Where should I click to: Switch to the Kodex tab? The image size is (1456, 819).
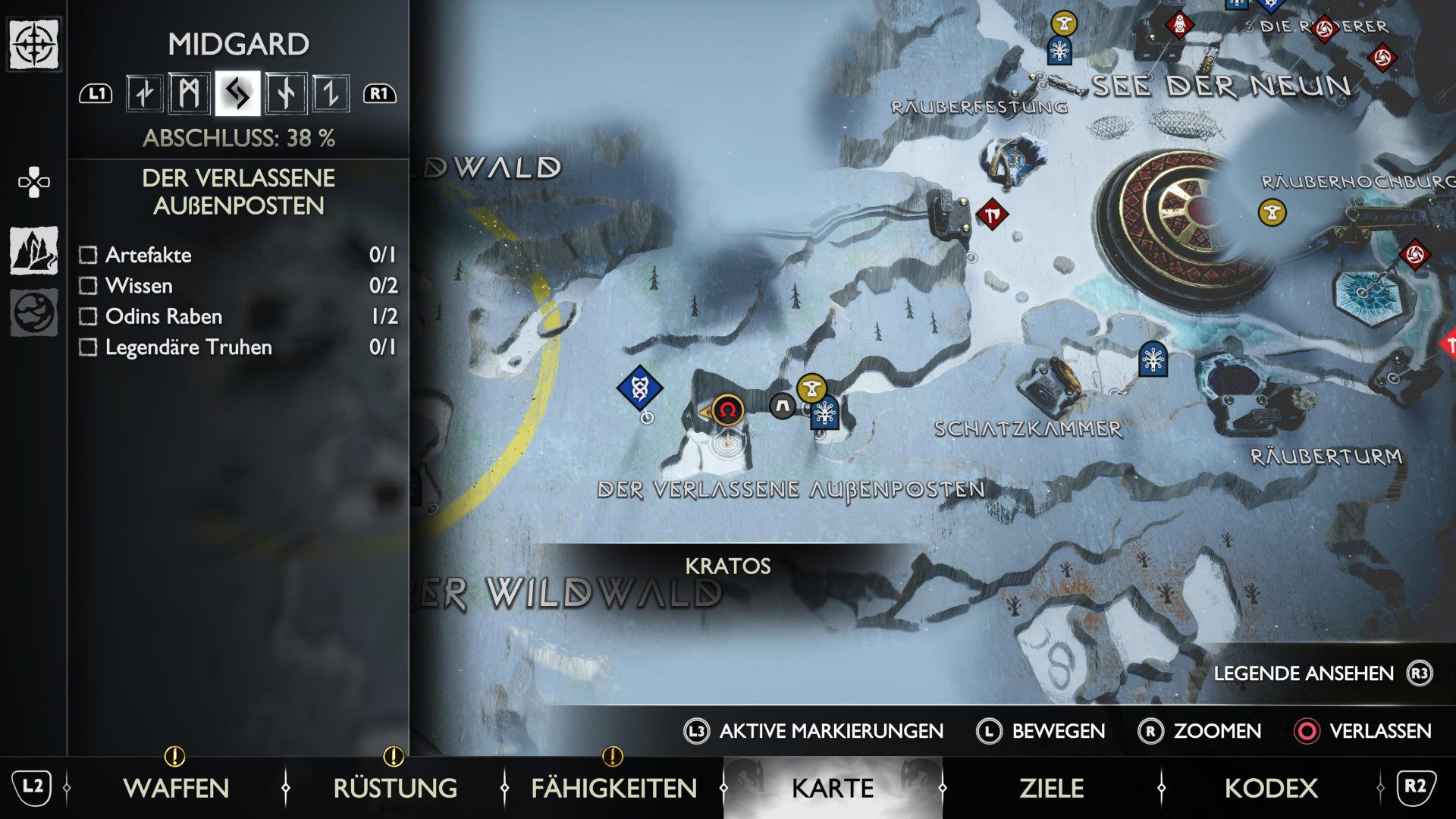click(1271, 788)
